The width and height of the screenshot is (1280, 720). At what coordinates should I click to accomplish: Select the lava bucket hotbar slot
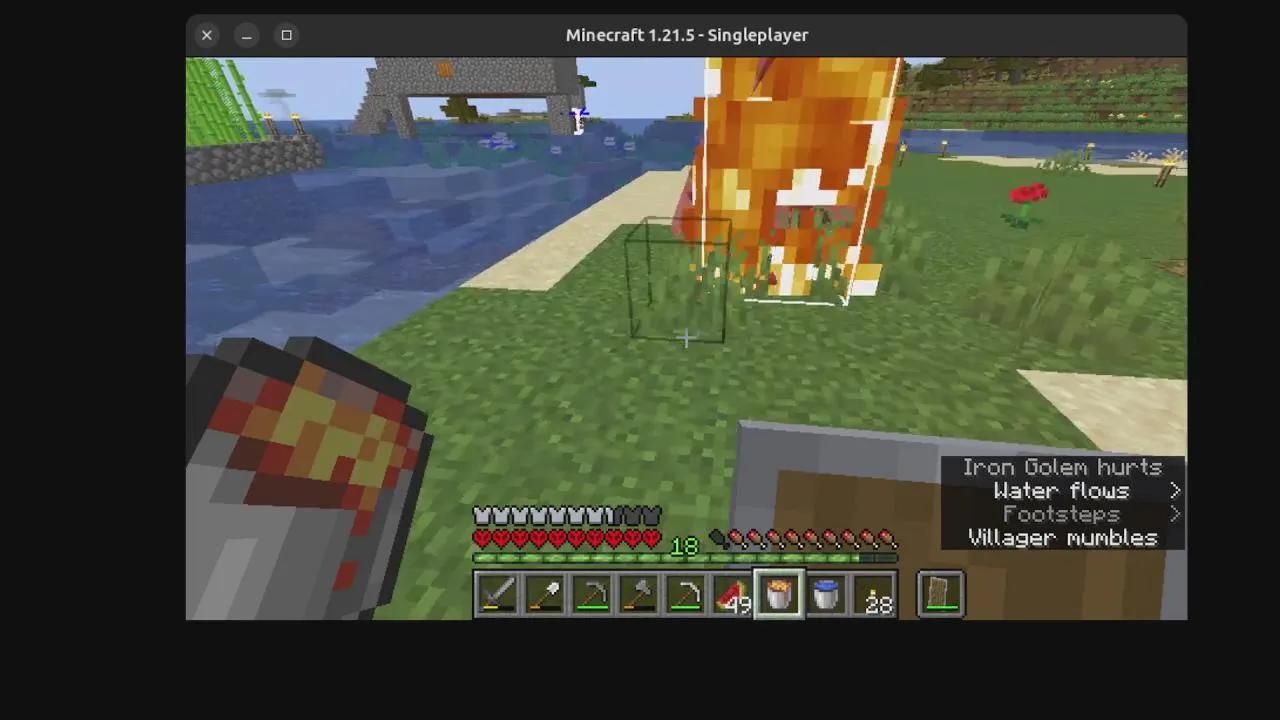click(x=779, y=593)
